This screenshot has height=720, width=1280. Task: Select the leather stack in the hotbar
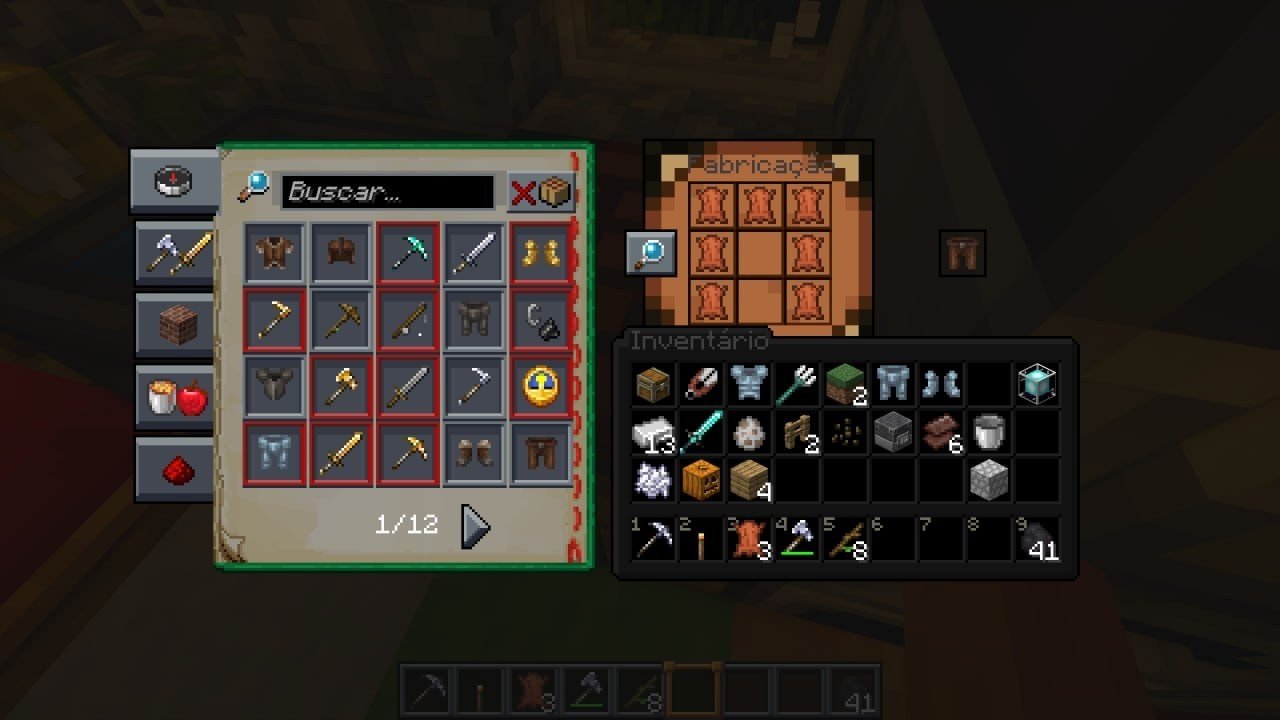click(748, 540)
